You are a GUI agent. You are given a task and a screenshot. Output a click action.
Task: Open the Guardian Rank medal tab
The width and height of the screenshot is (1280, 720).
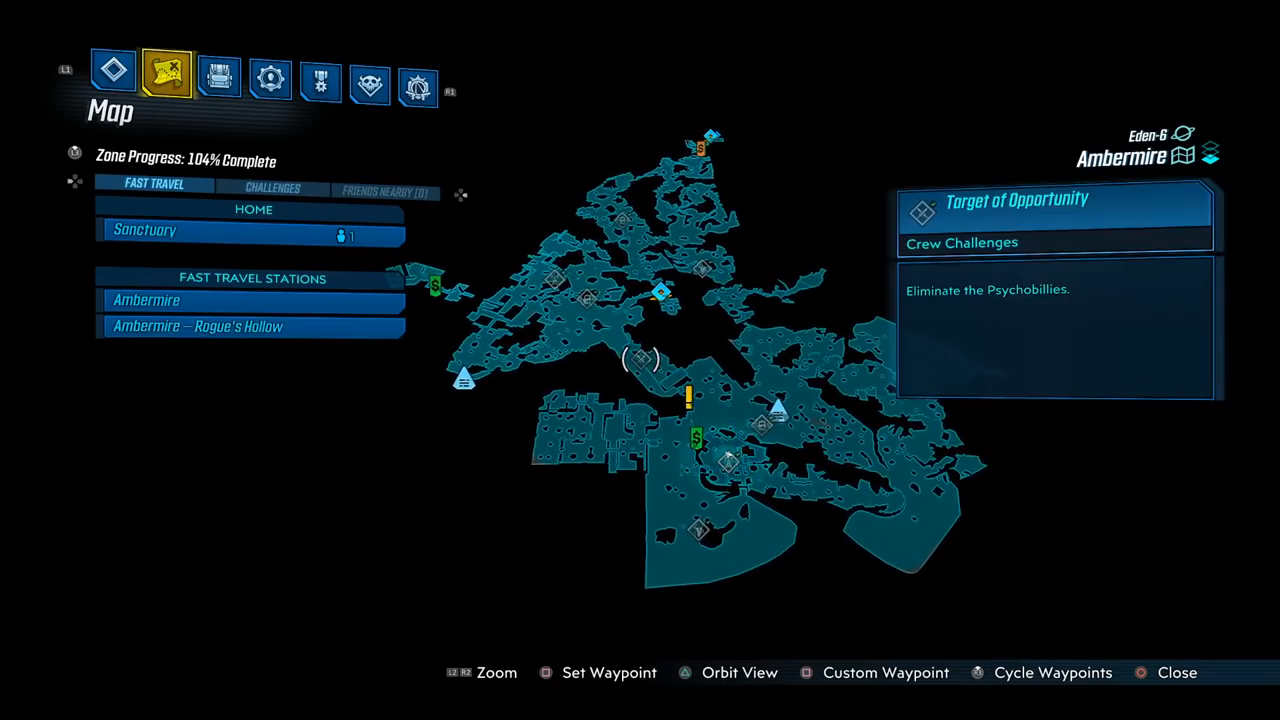pyautogui.click(x=321, y=82)
